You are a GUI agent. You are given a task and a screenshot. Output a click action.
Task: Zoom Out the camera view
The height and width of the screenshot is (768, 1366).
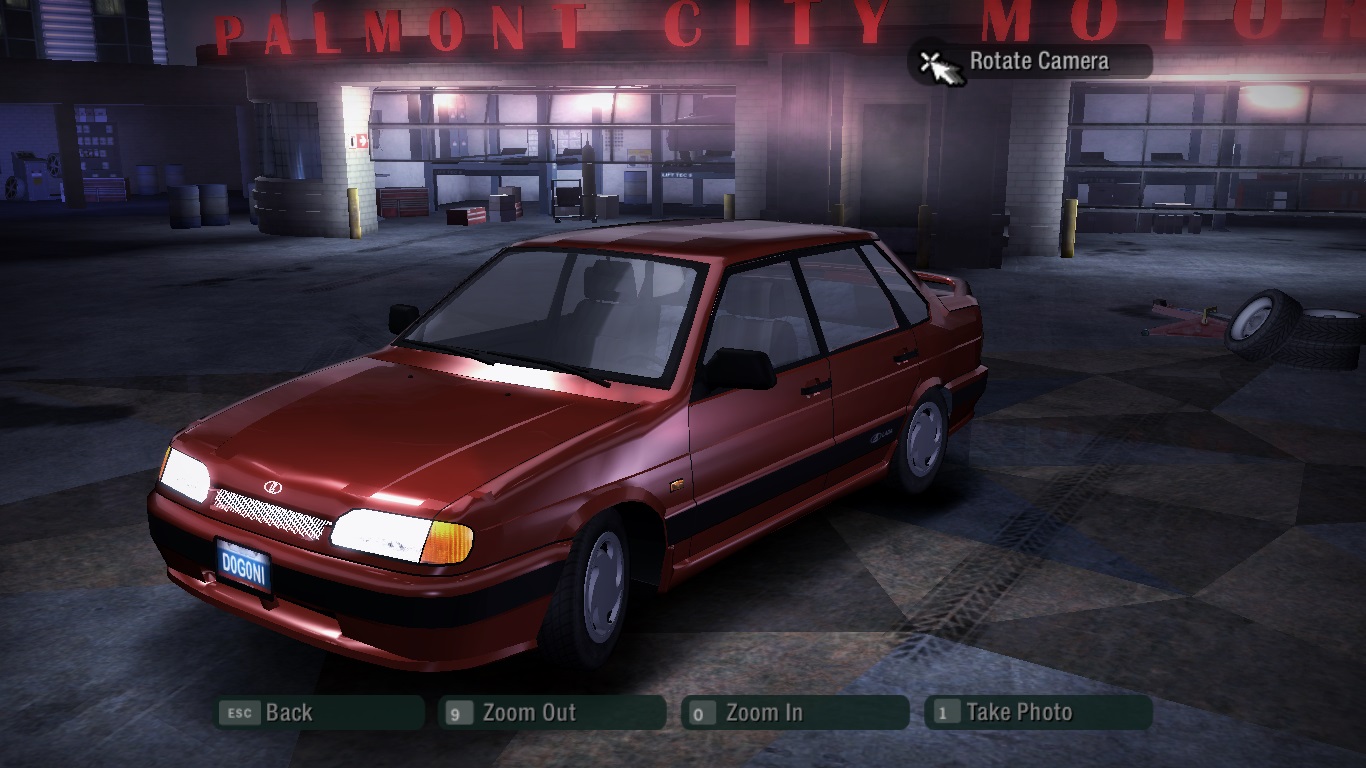click(x=552, y=713)
